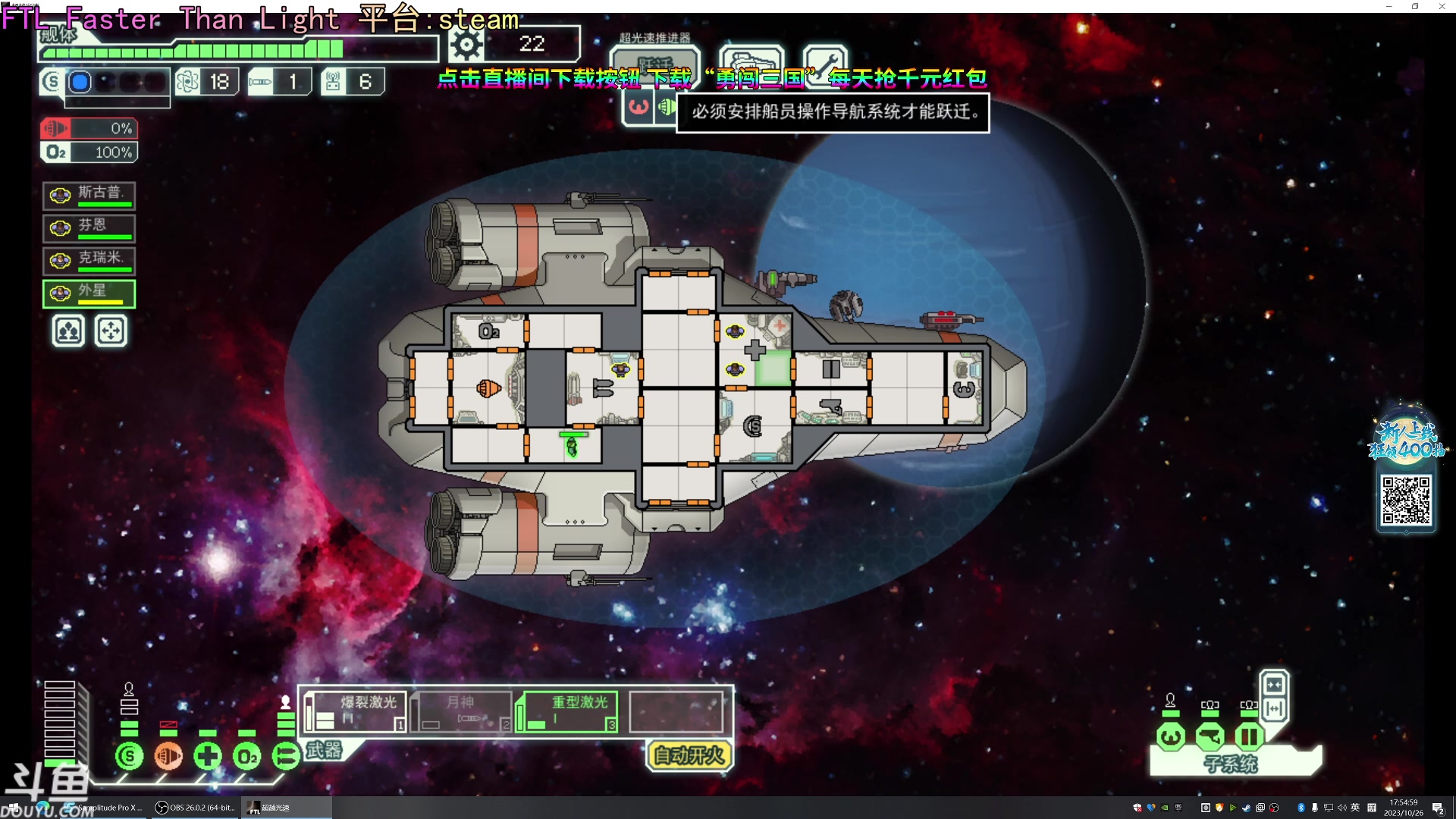Click the shields system power icon

click(x=129, y=756)
